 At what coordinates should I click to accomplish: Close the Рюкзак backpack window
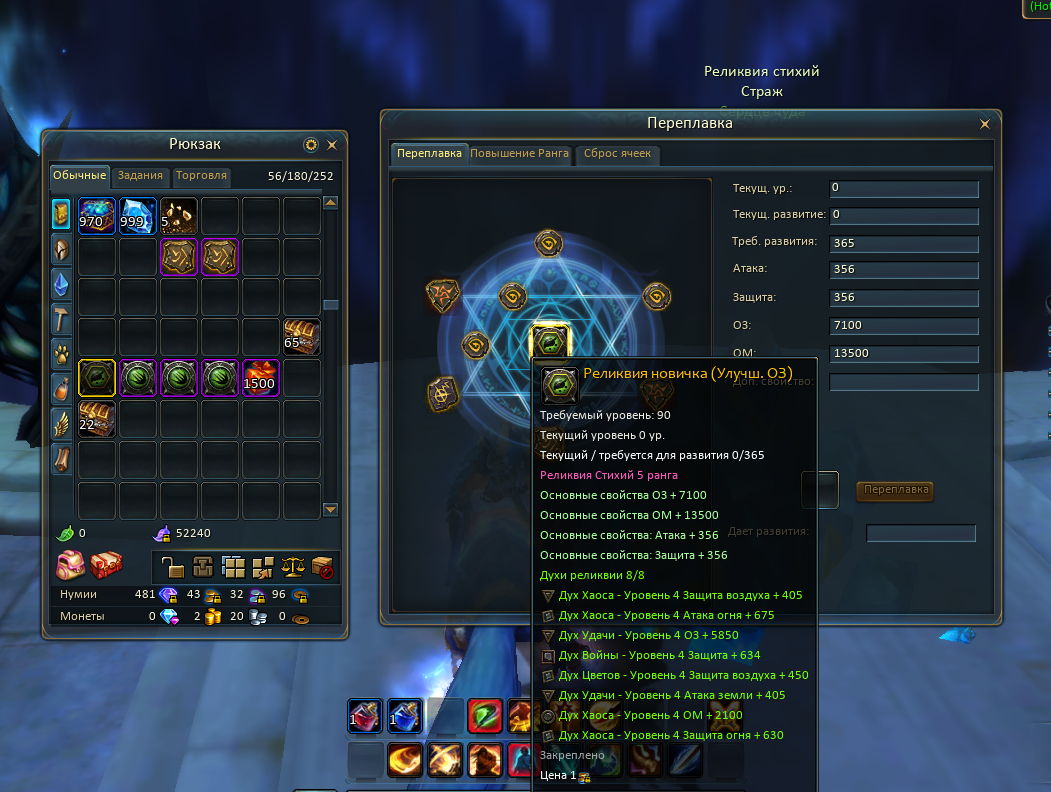[332, 145]
